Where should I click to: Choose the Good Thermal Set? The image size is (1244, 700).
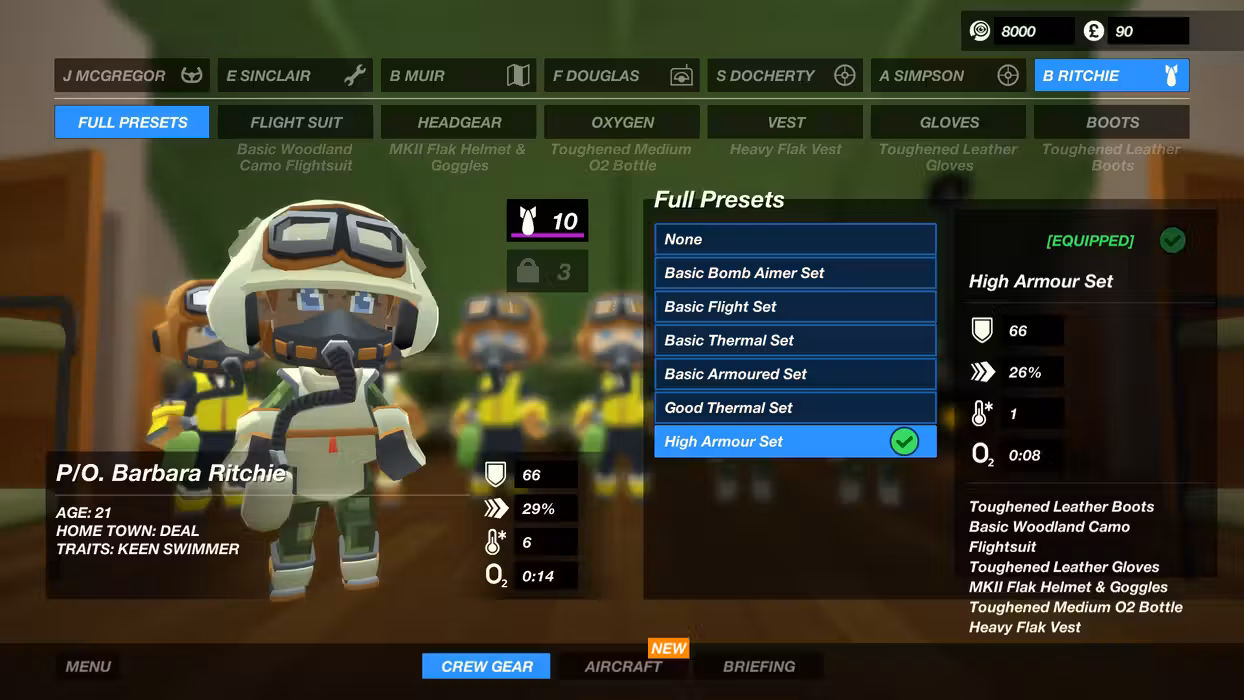[x=795, y=408]
